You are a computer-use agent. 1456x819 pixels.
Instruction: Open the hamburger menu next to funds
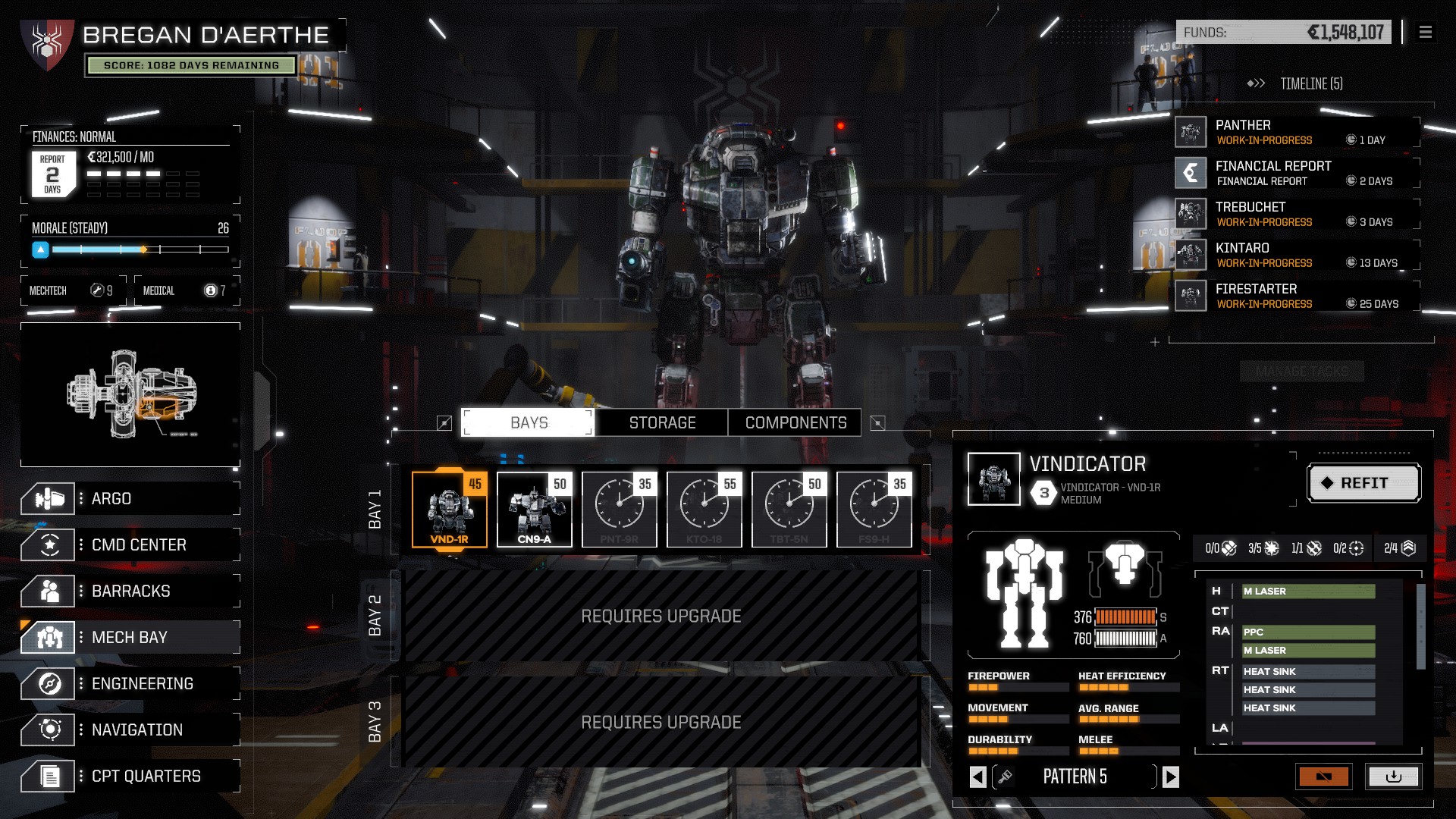[x=1426, y=33]
